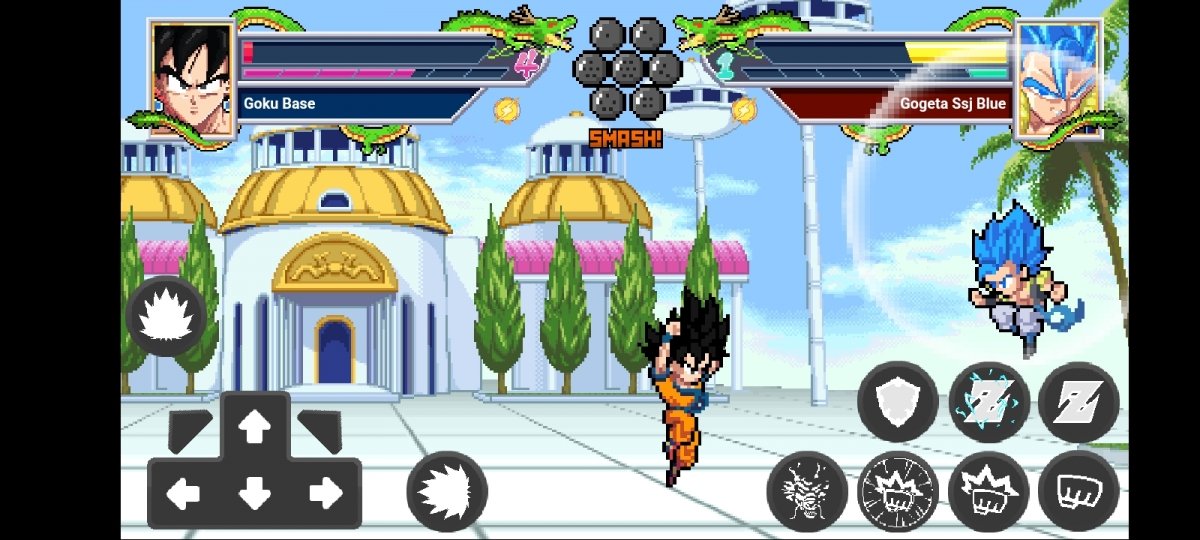Screen dimensions: 1200x540
Task: Tap the up arrow on the d-pad
Action: [x=255, y=428]
